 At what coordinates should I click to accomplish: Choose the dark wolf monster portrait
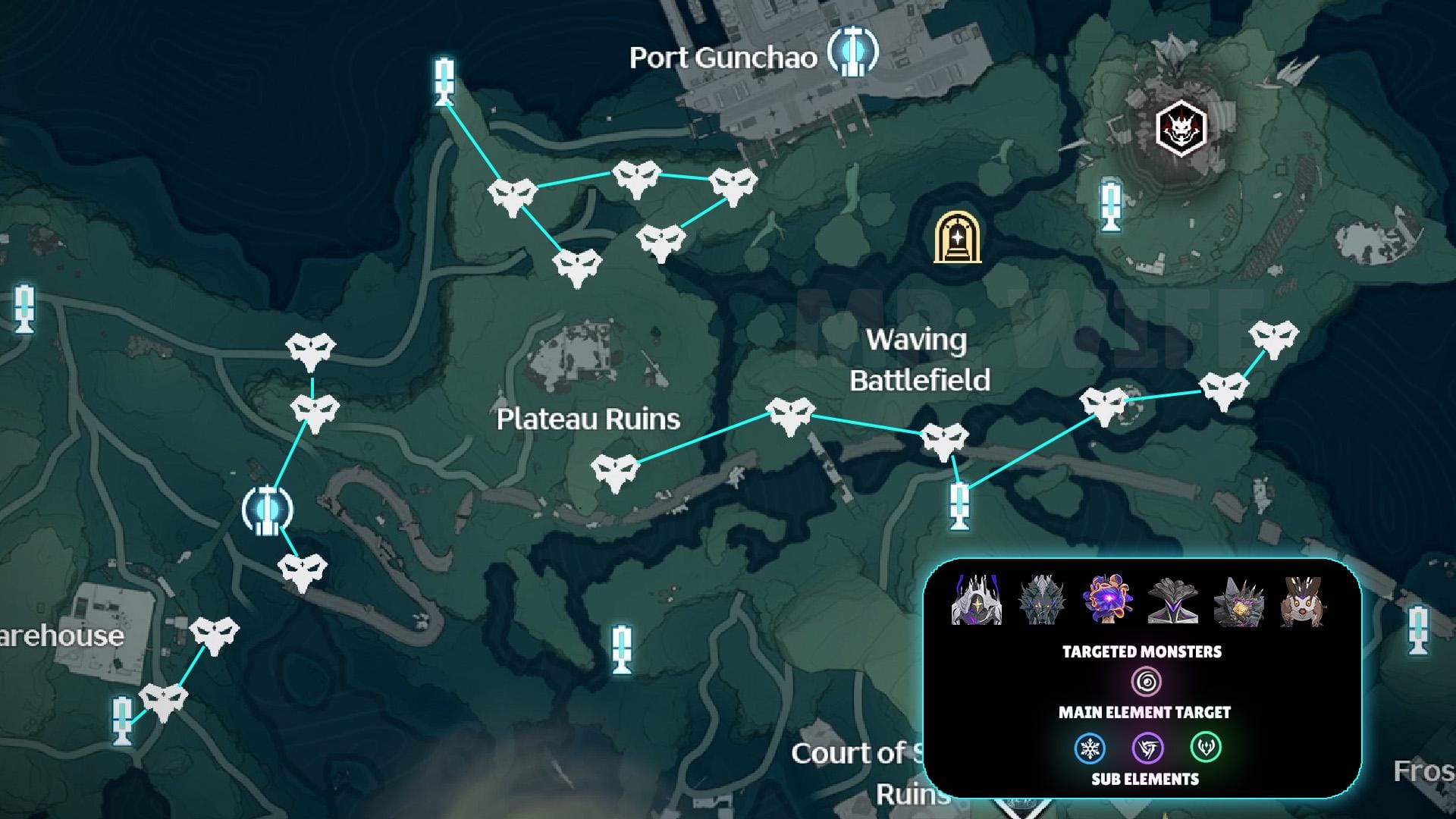1042,601
